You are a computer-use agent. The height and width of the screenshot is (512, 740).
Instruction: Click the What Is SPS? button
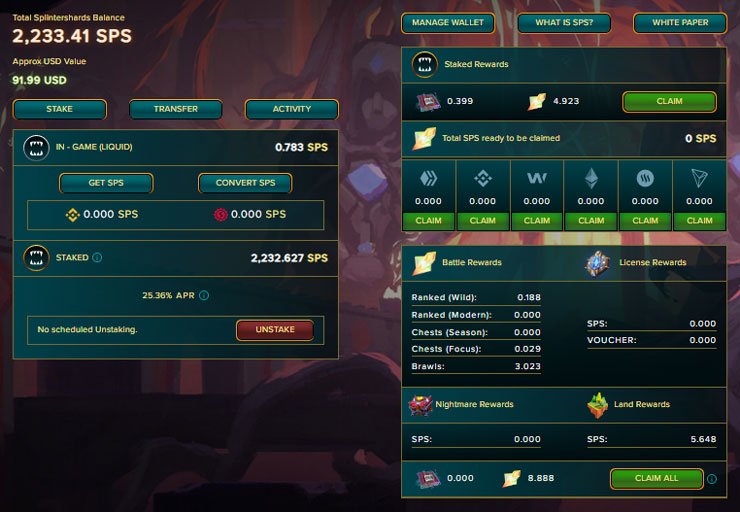pos(563,23)
